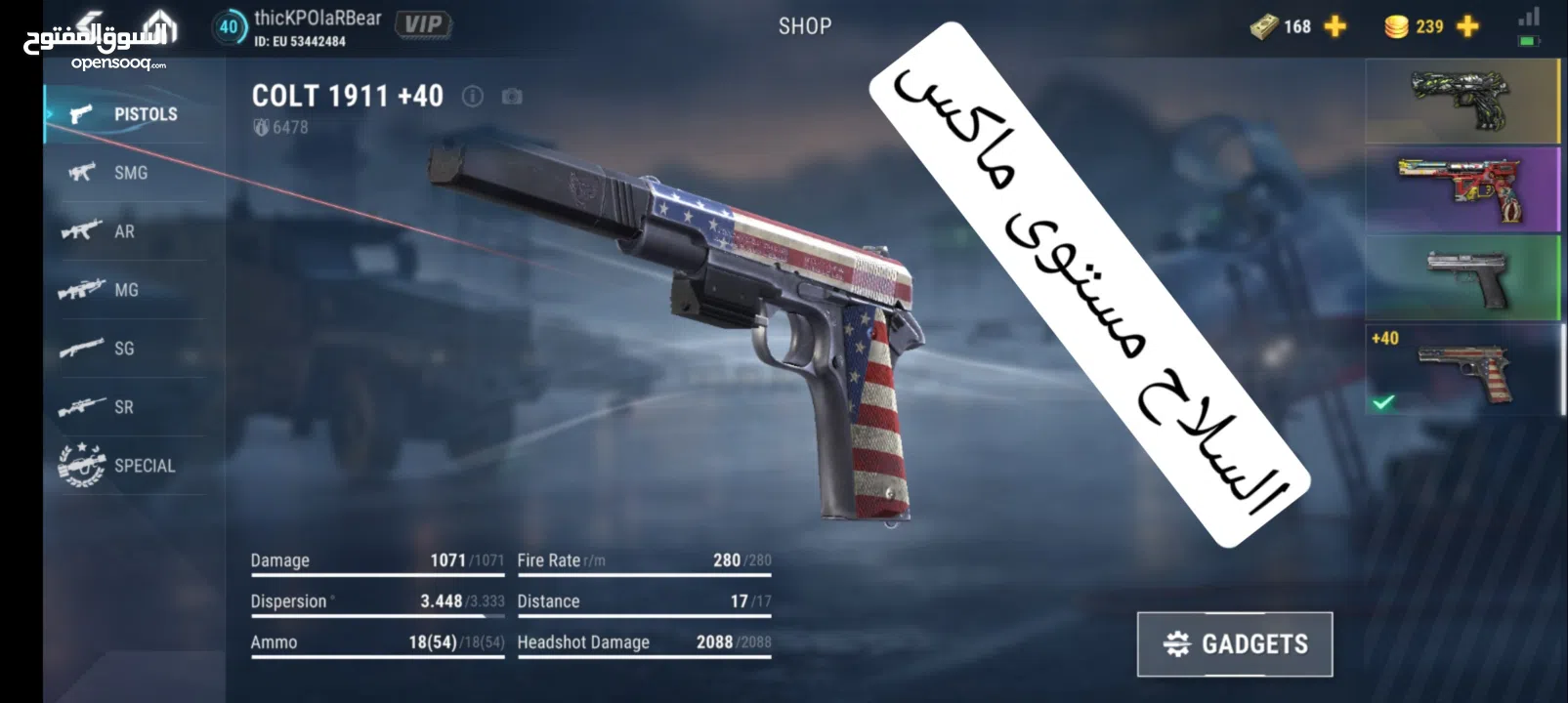Open the SR sniper rifle category
Viewport: 1568px width, 703px height.
click(x=81, y=407)
